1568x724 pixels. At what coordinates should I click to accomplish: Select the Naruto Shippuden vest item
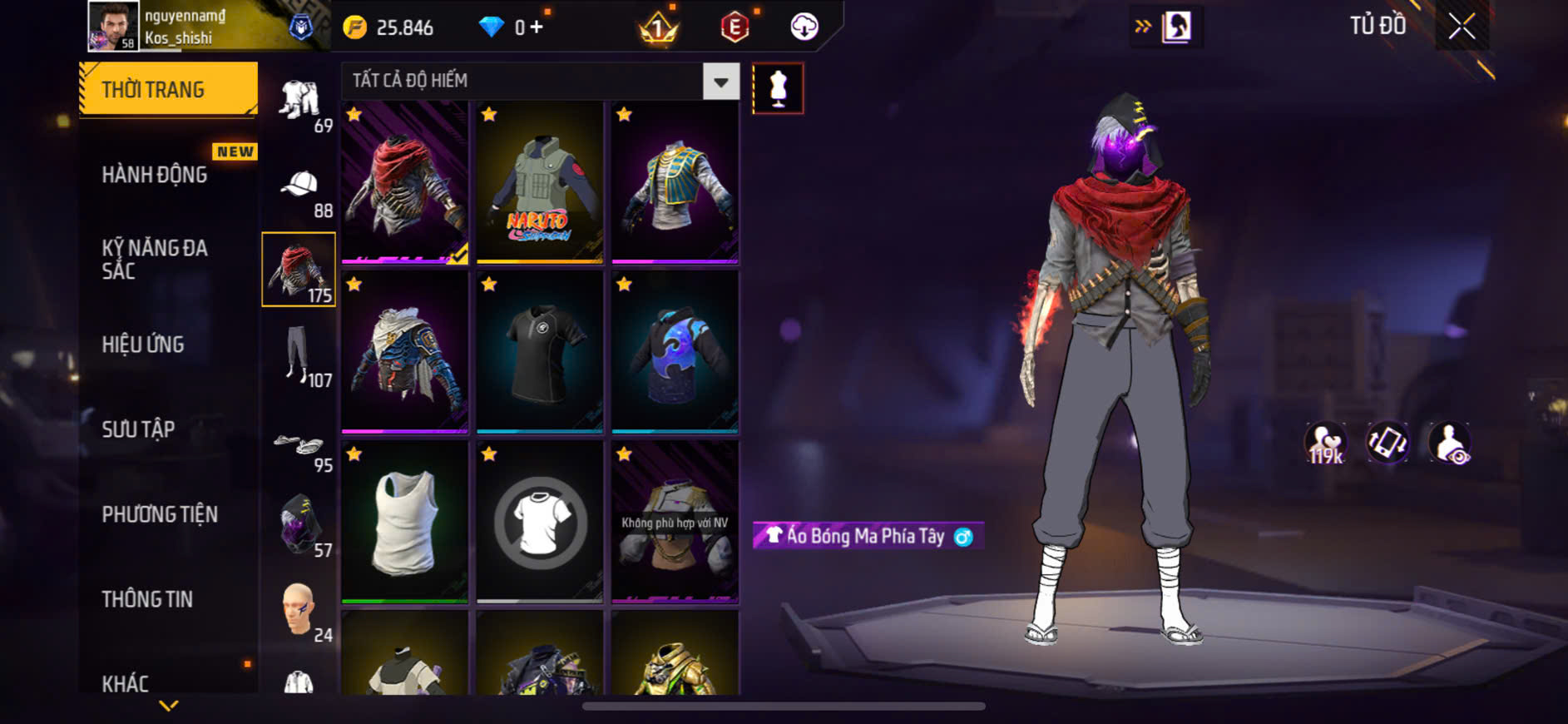coord(539,183)
